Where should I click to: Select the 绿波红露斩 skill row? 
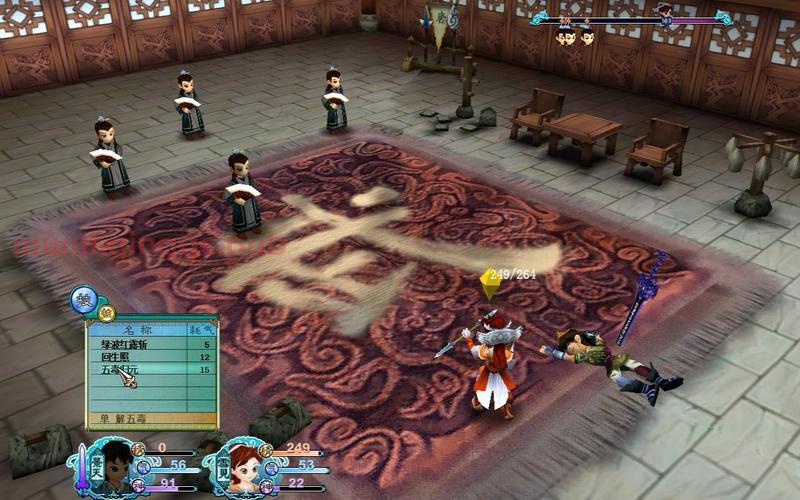coord(150,345)
